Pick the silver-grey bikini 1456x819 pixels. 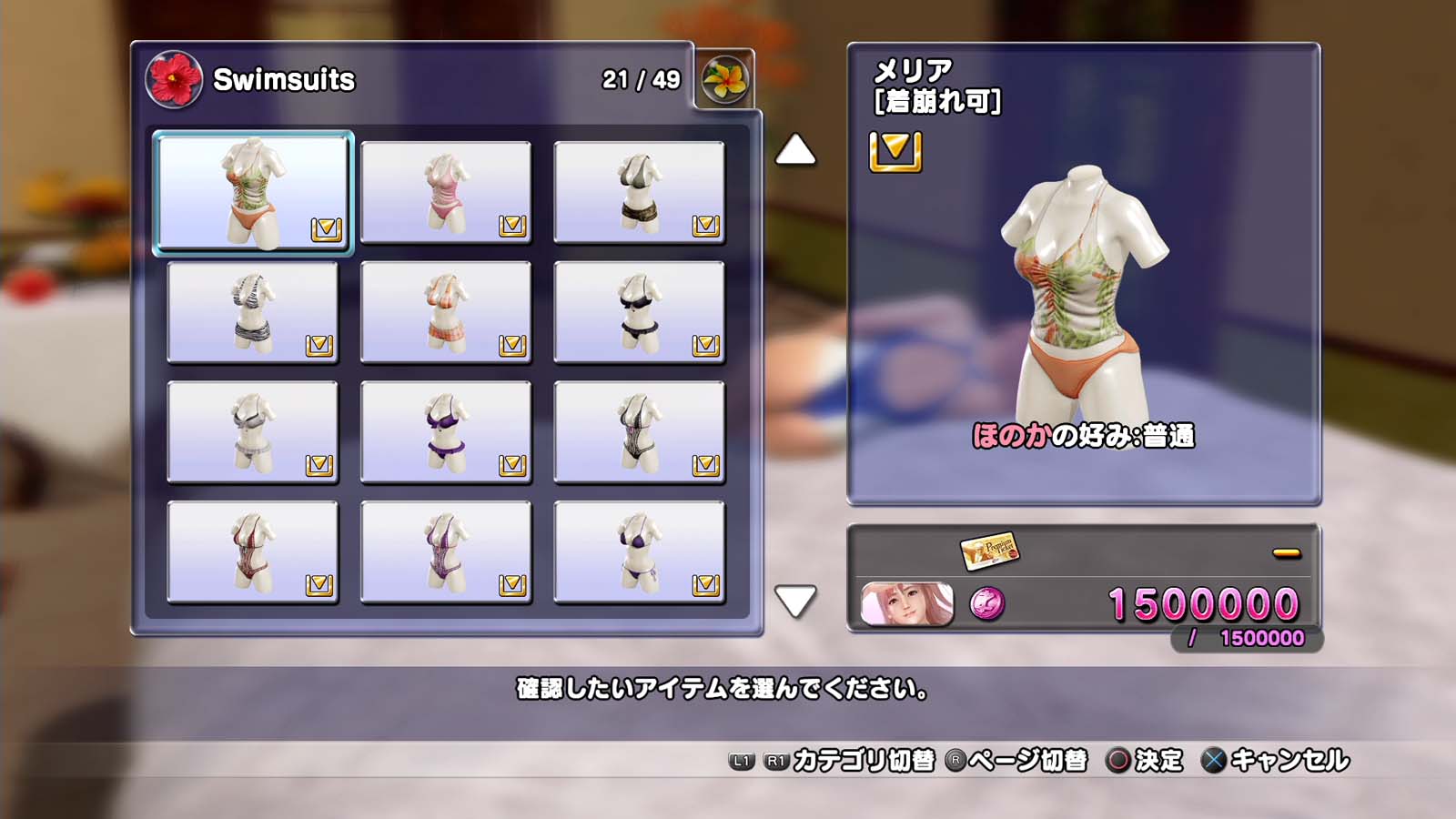click(253, 432)
